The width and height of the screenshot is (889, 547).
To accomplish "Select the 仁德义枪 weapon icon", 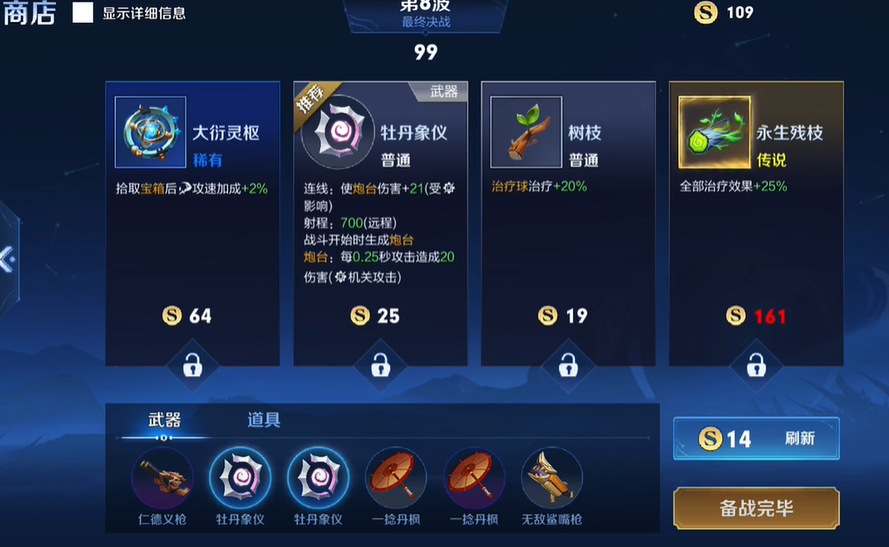I will click(x=162, y=477).
